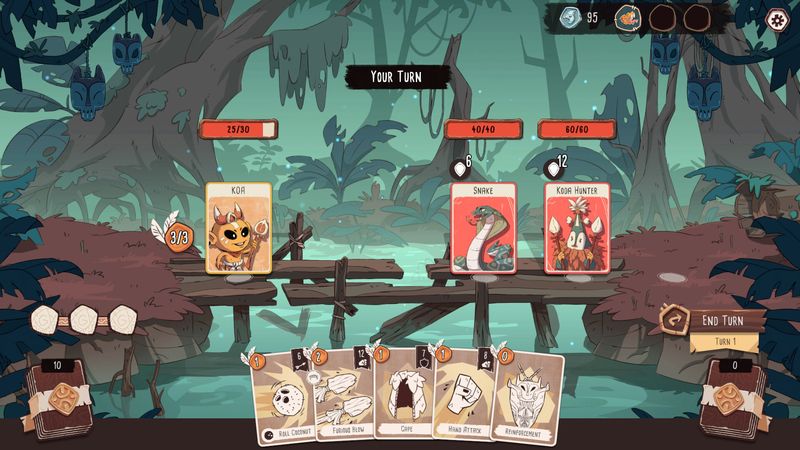Select the Koa hero card
The height and width of the screenshot is (450, 800).
pyautogui.click(x=239, y=227)
